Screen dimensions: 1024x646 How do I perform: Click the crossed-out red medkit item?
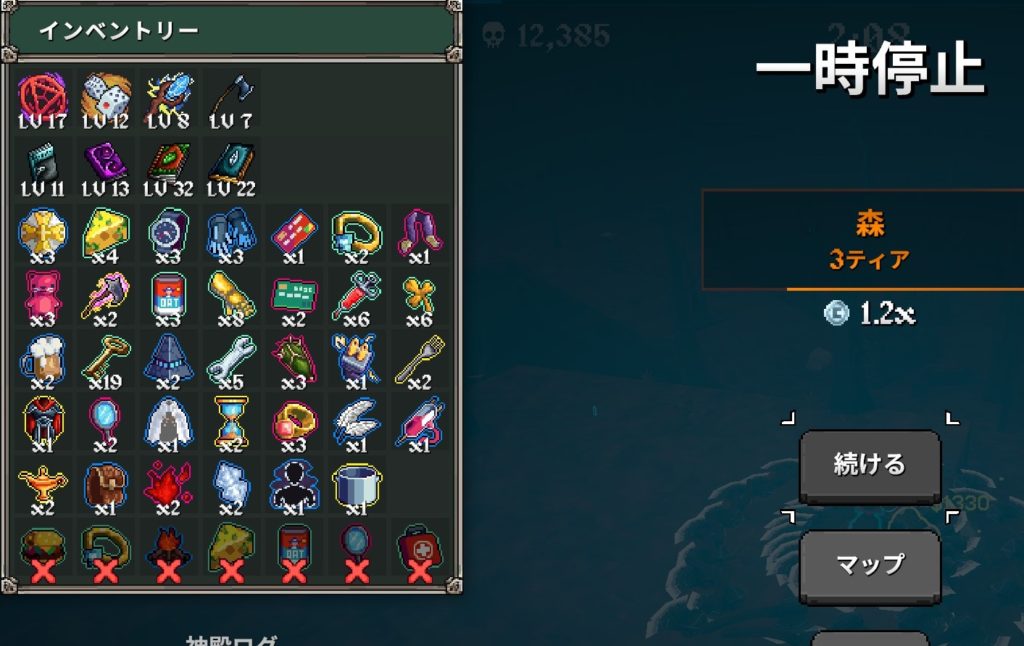pos(420,550)
